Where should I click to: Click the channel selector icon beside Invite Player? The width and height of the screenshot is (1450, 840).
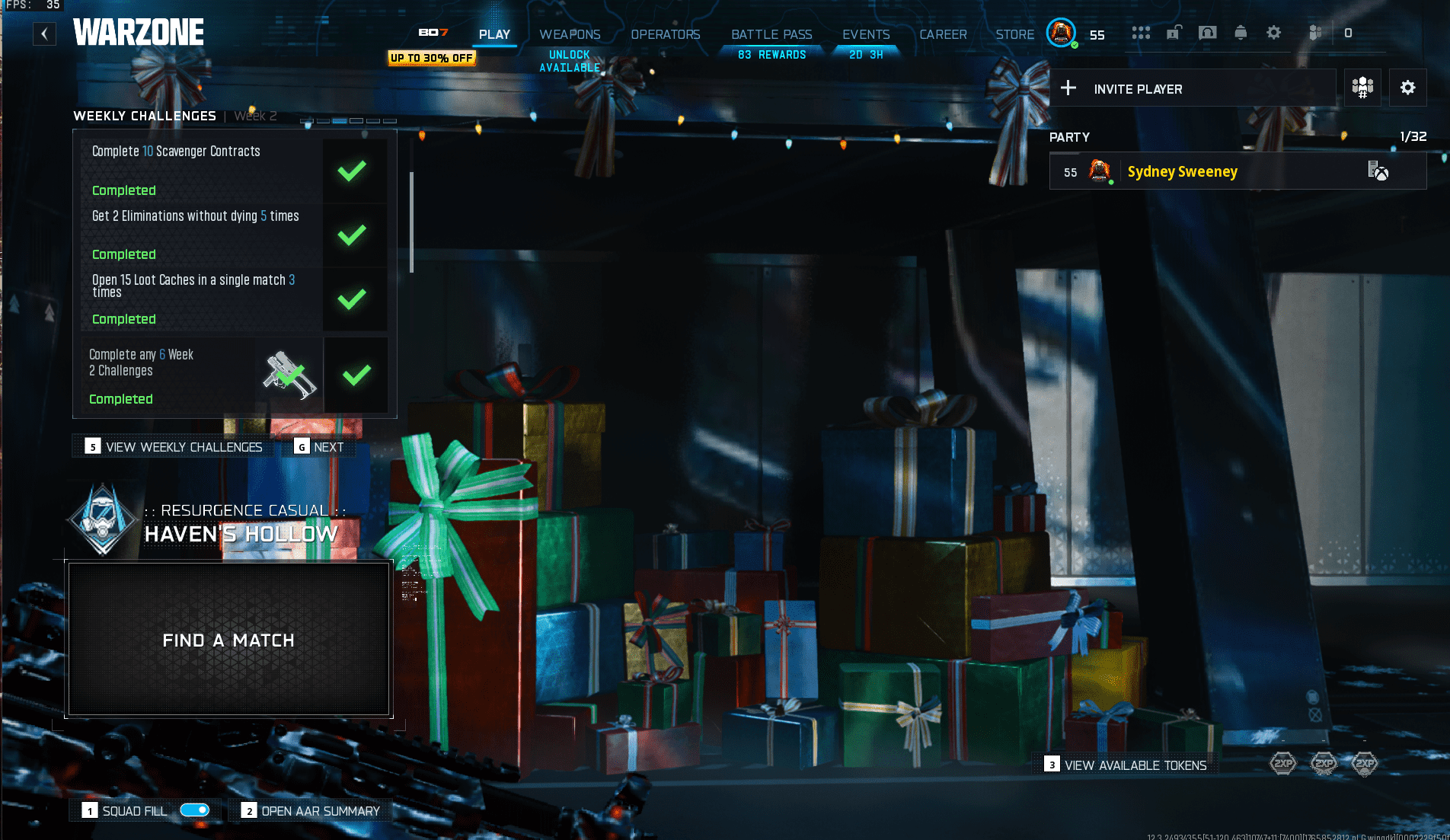[1362, 87]
